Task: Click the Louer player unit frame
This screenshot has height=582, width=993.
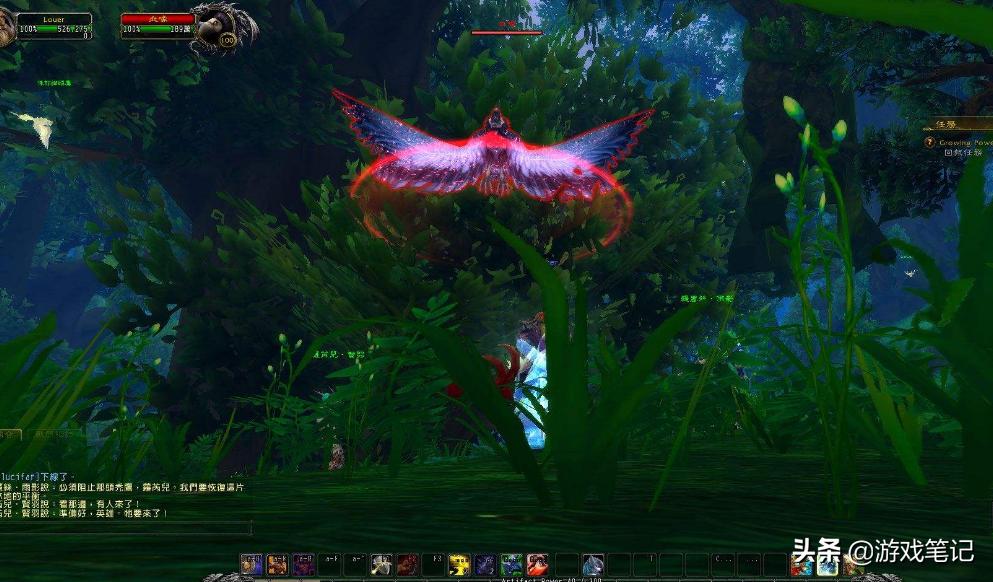Action: click(53, 25)
